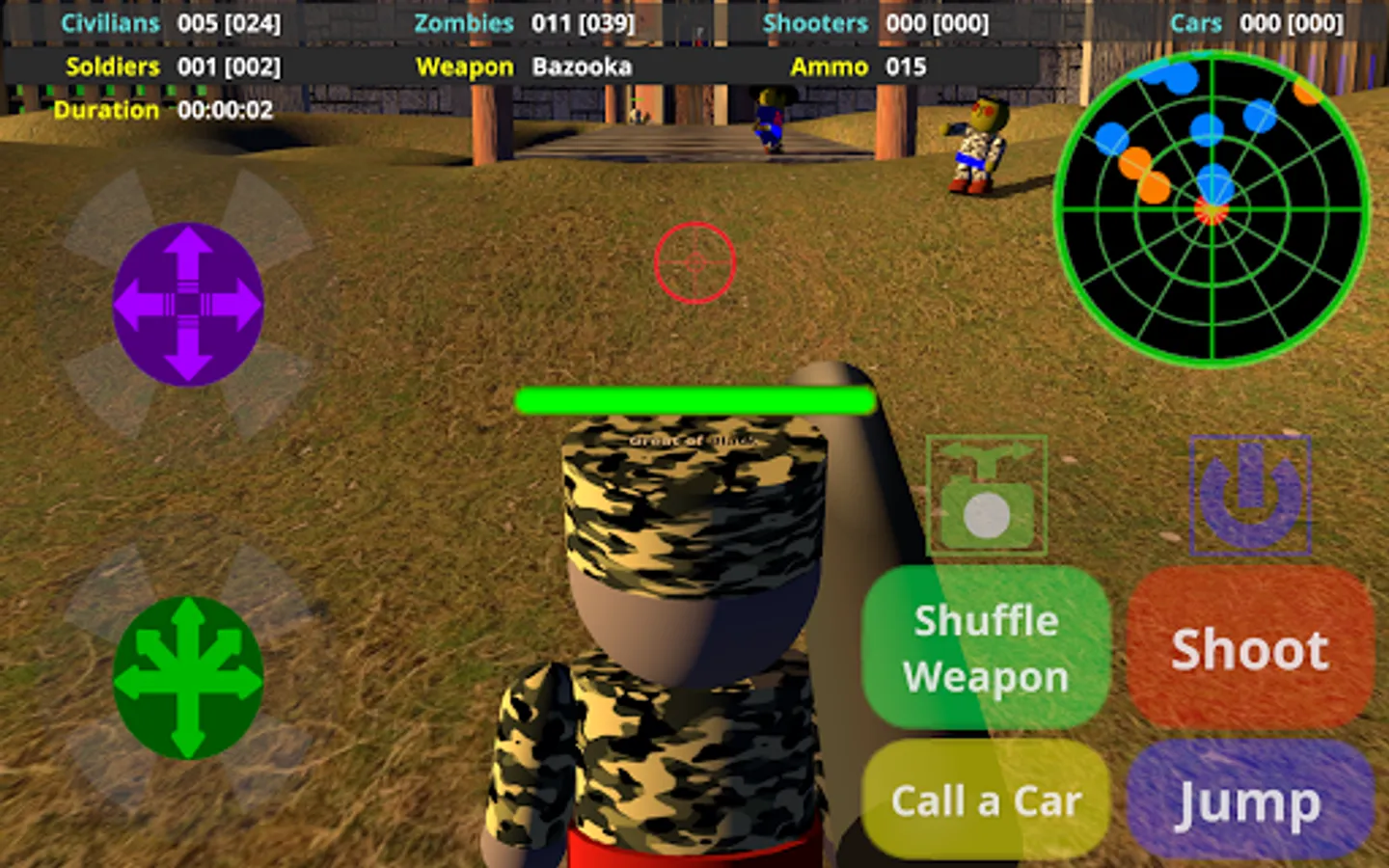Viewport: 1389px width, 868px height.
Task: Tap the Jump button
Action: pyautogui.click(x=1248, y=800)
